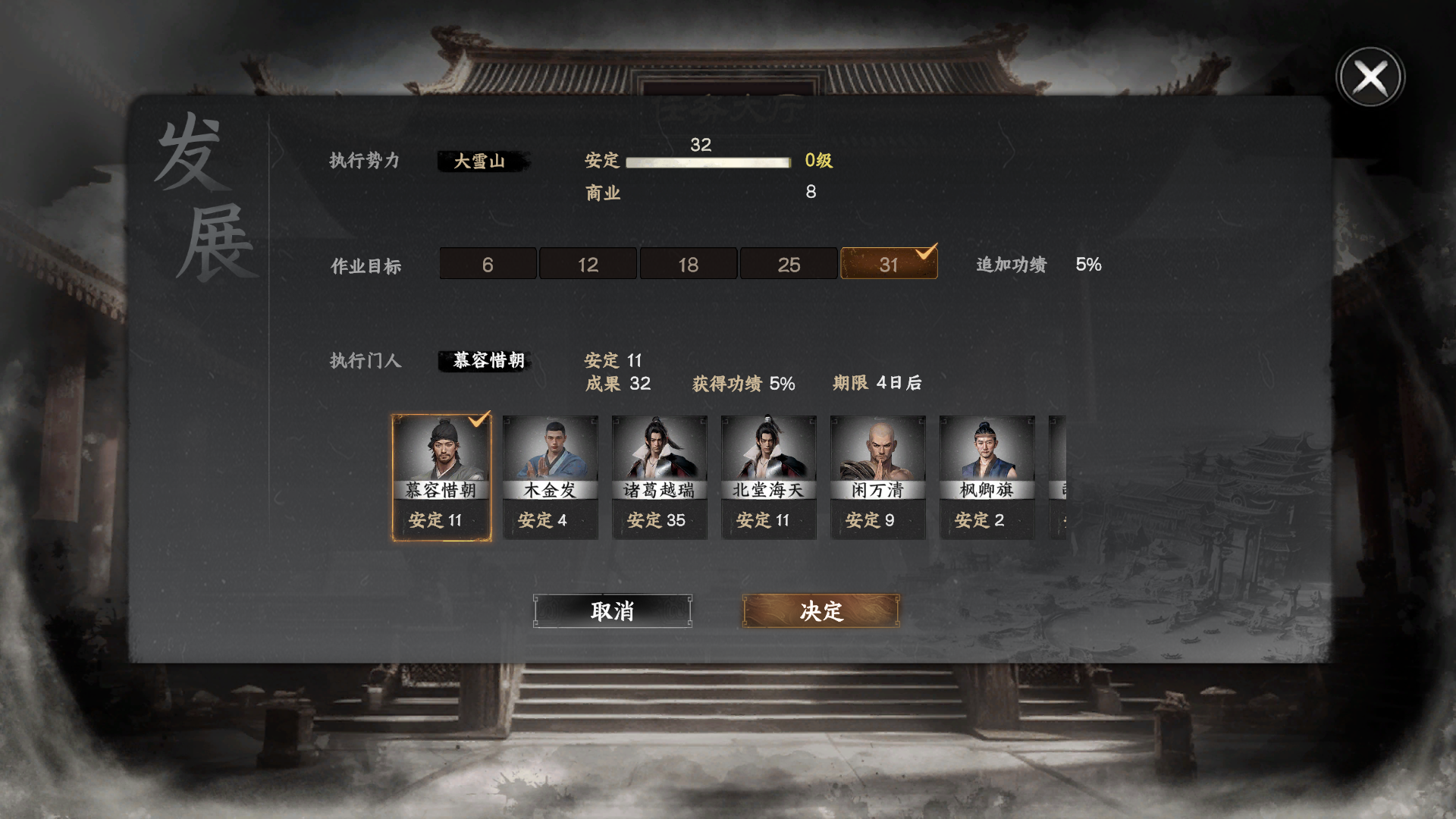Image resolution: width=1456 pixels, height=819 pixels.
Task: Select work target 6
Action: 487,264
